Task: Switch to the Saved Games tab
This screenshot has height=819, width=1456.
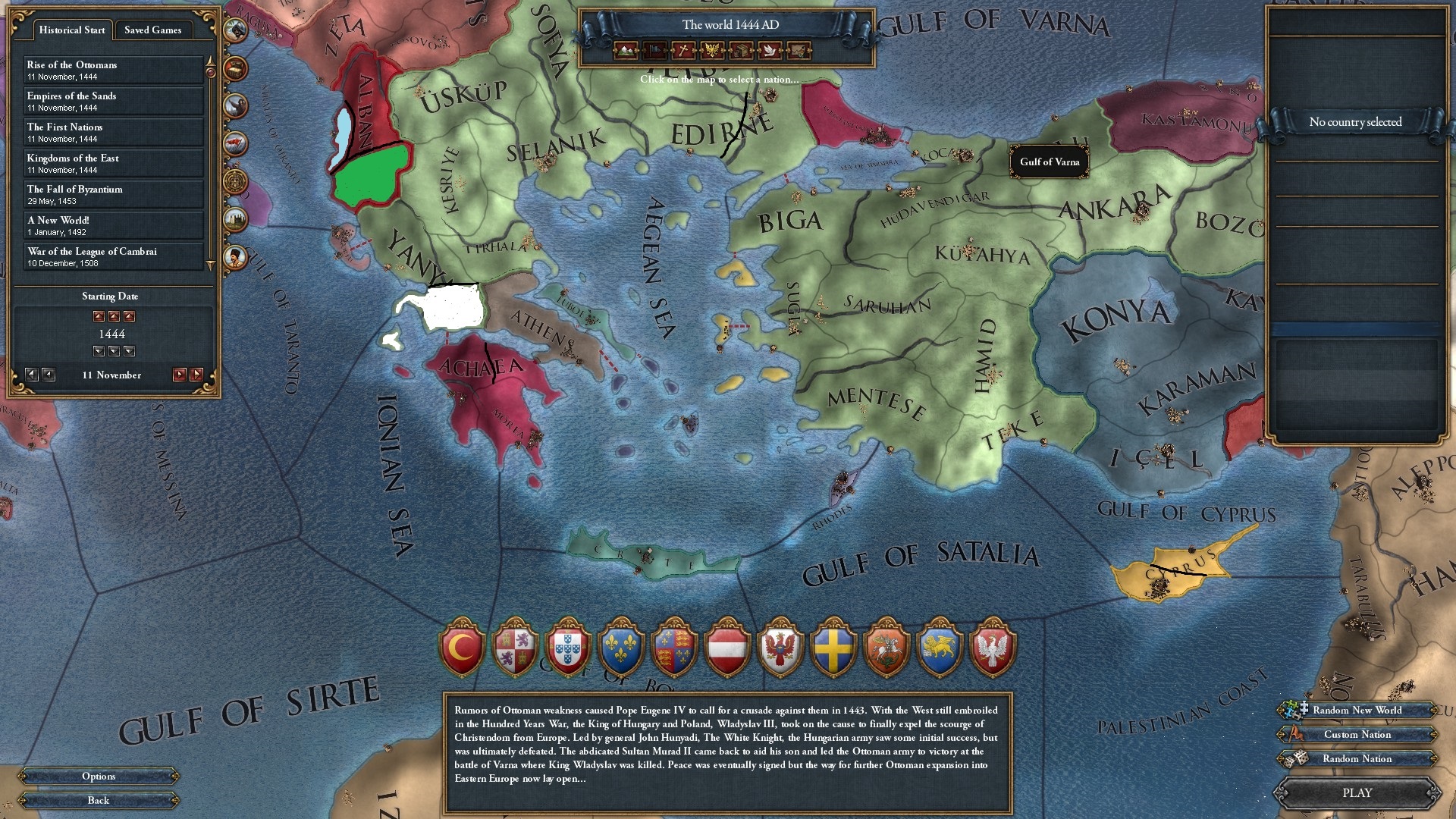Action: tap(152, 30)
